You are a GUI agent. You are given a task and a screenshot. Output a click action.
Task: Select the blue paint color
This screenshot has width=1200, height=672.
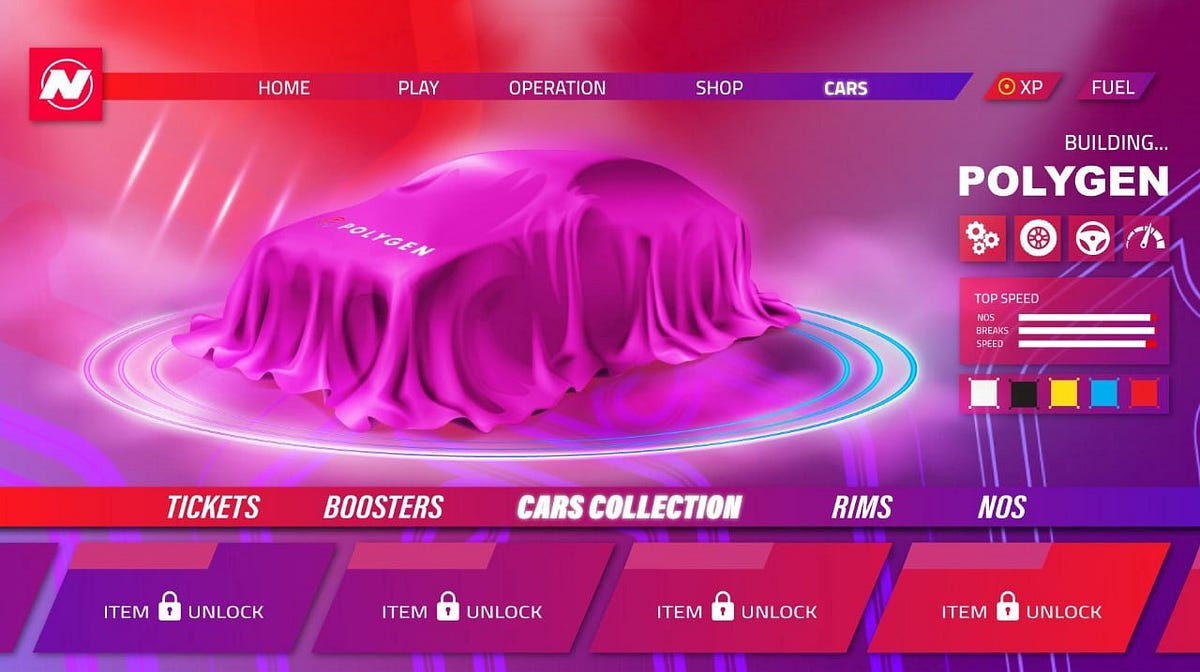tap(1103, 394)
